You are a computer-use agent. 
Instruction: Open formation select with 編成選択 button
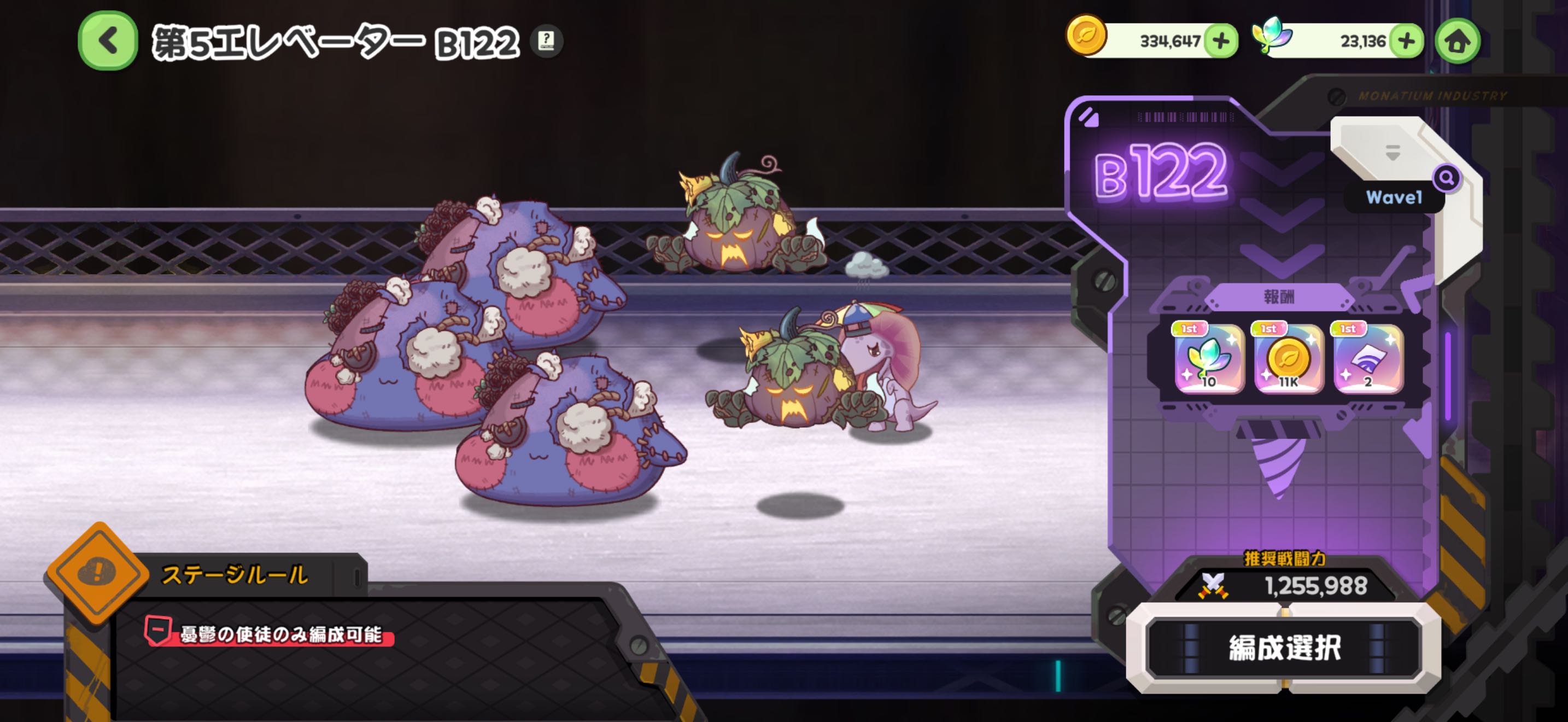coord(1284,647)
